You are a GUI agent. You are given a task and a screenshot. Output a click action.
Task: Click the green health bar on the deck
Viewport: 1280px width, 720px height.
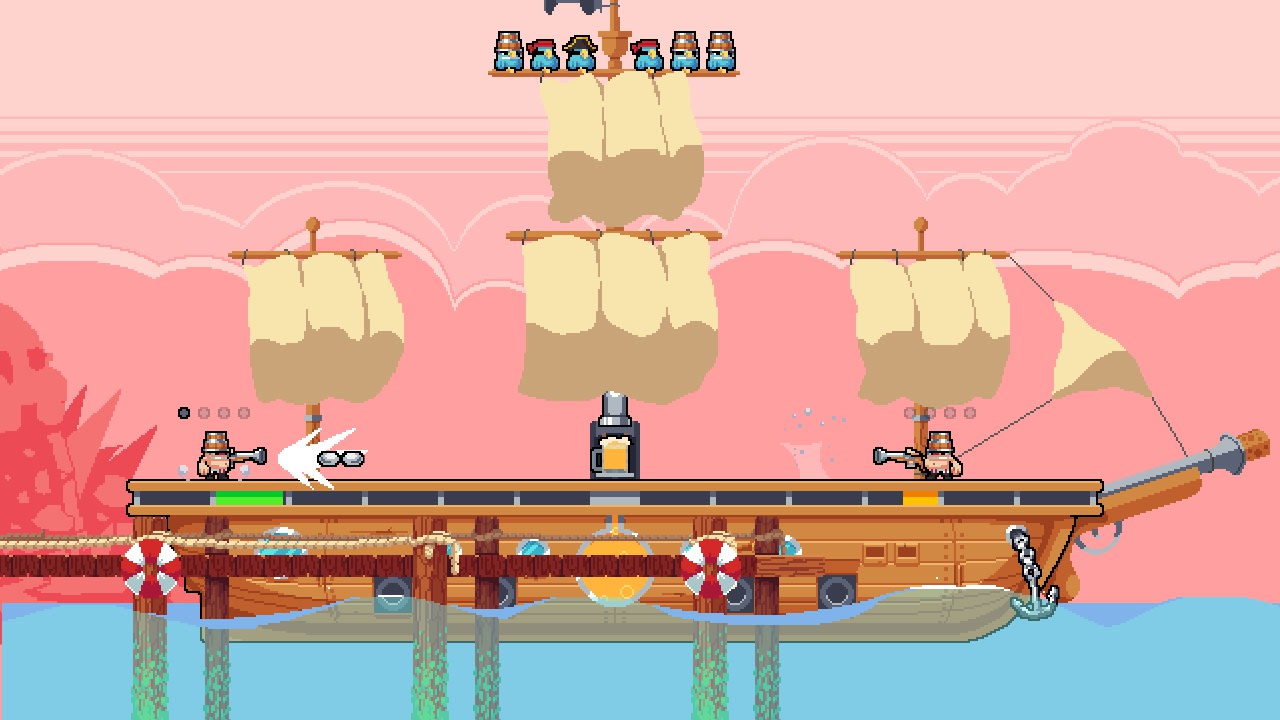click(248, 497)
